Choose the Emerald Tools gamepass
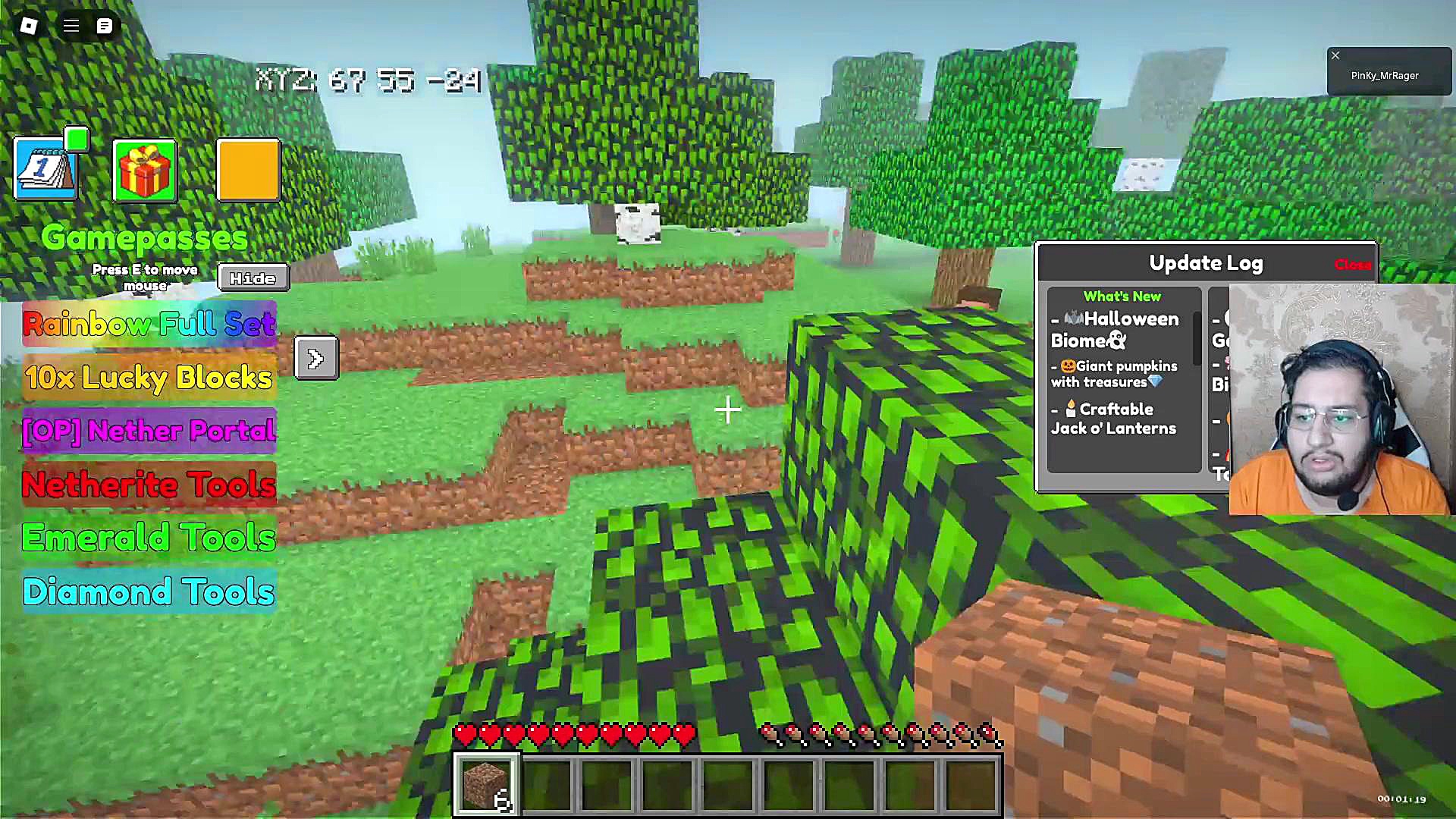The width and height of the screenshot is (1456, 819). [149, 538]
